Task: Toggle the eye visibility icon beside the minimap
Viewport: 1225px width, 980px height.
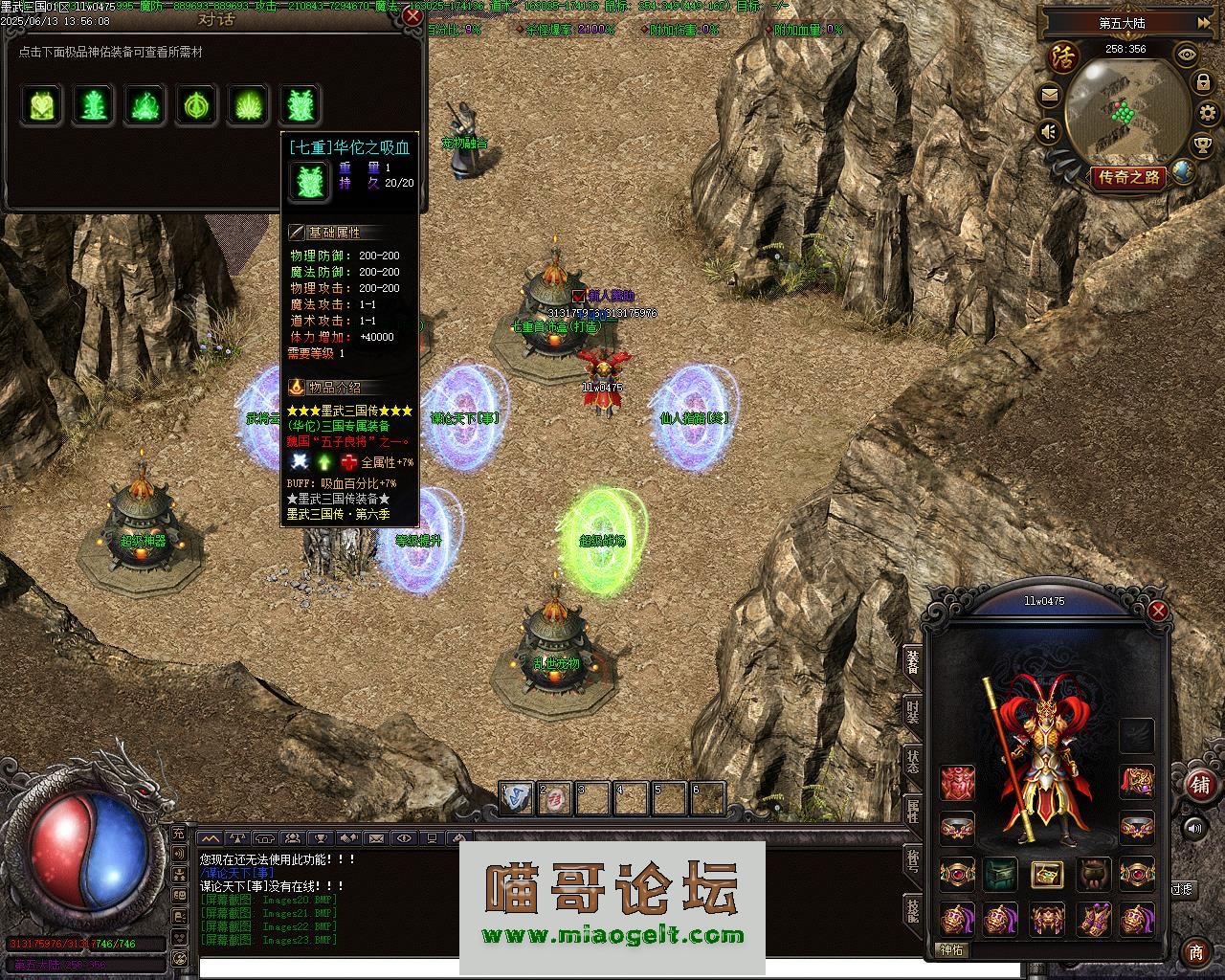Action: (x=1187, y=55)
